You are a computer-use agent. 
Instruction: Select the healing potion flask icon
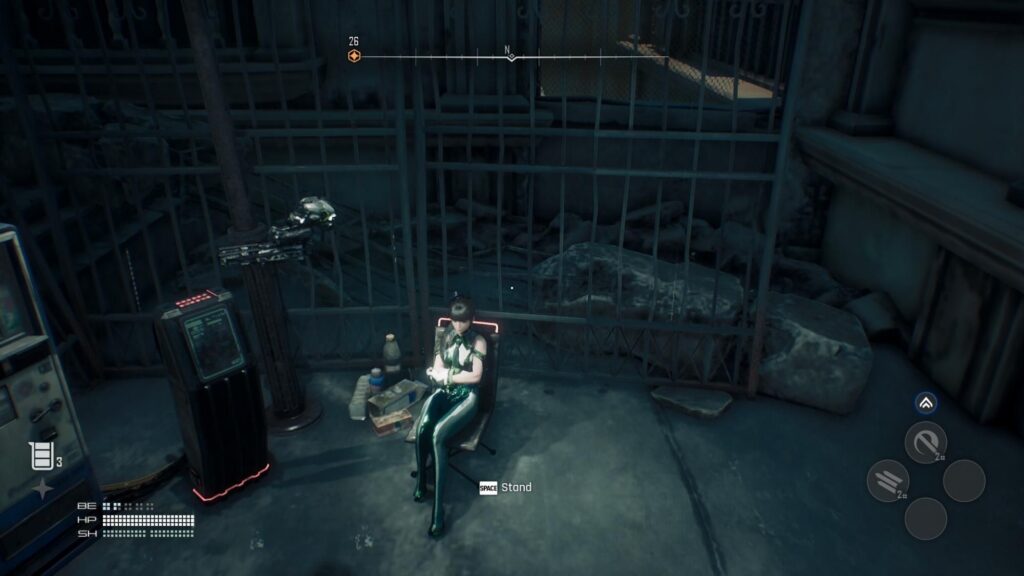tap(41, 457)
